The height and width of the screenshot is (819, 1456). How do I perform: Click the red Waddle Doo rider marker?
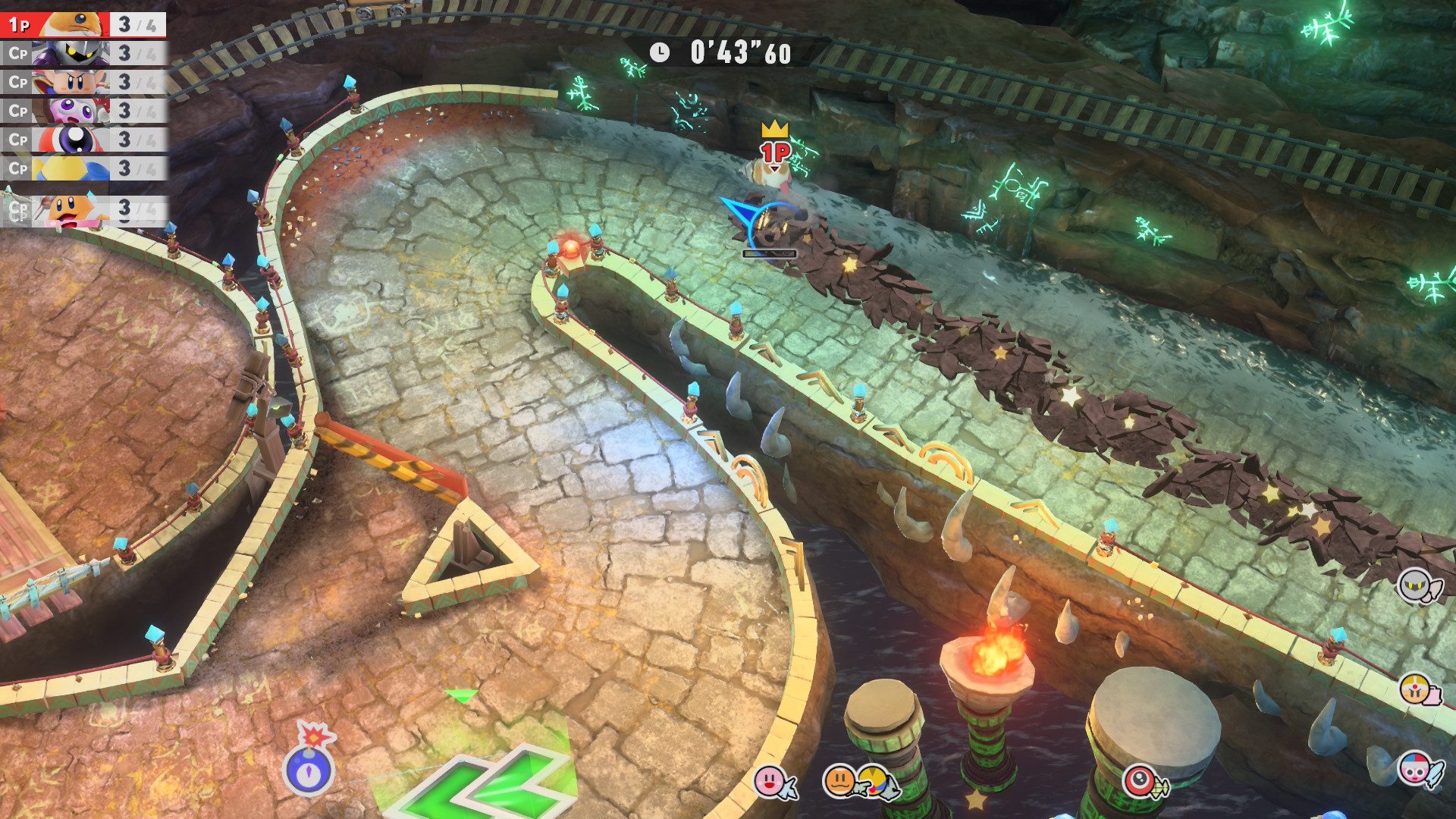click(x=1141, y=781)
